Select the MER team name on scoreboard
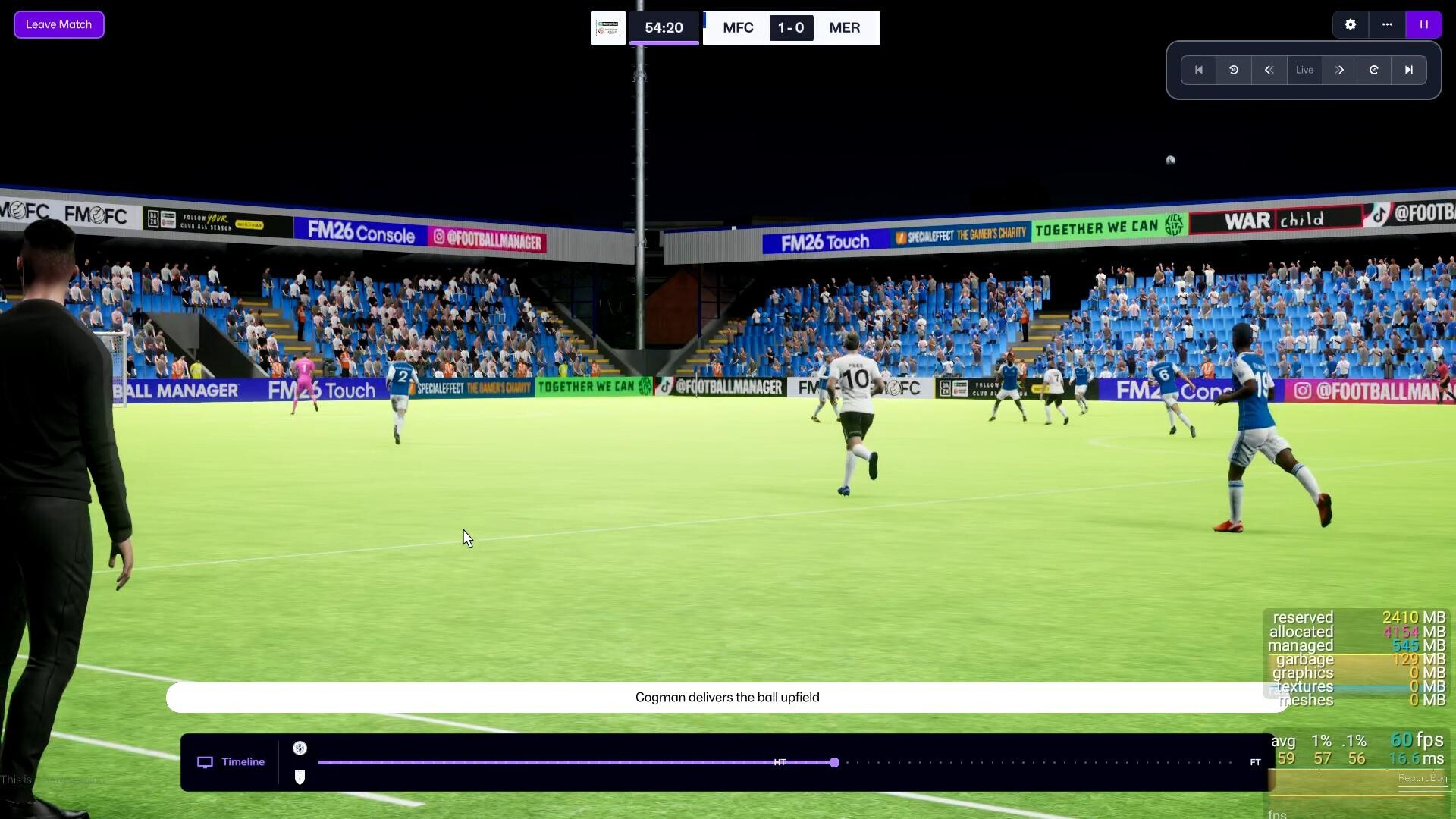Viewport: 1456px width, 819px height. [844, 28]
